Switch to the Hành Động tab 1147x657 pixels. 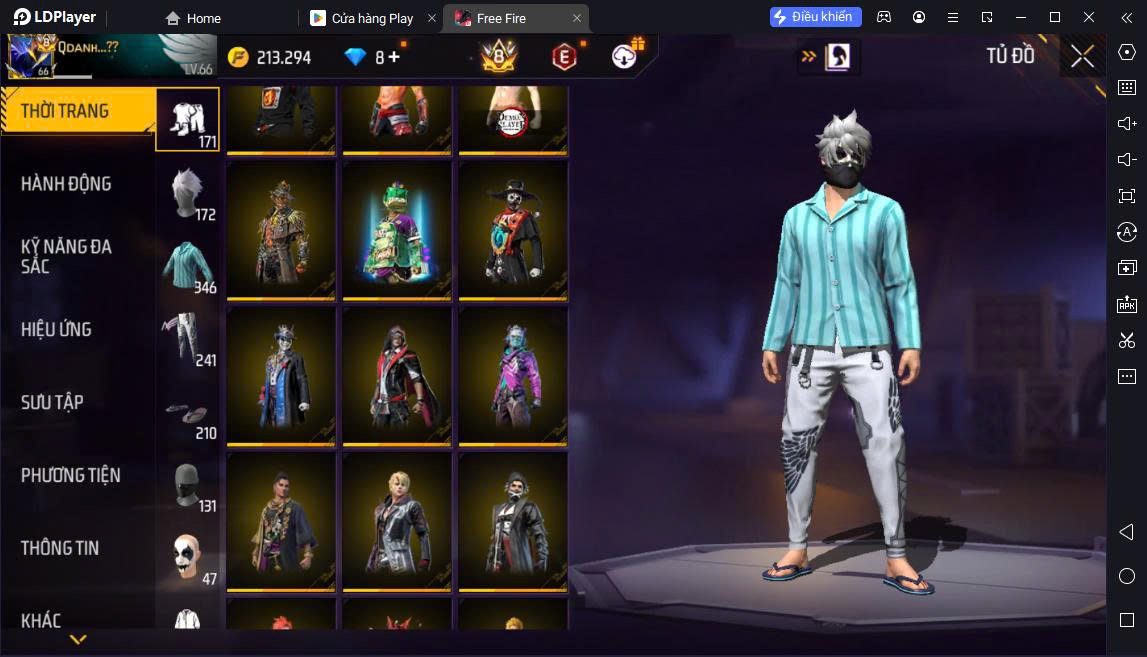coord(66,184)
